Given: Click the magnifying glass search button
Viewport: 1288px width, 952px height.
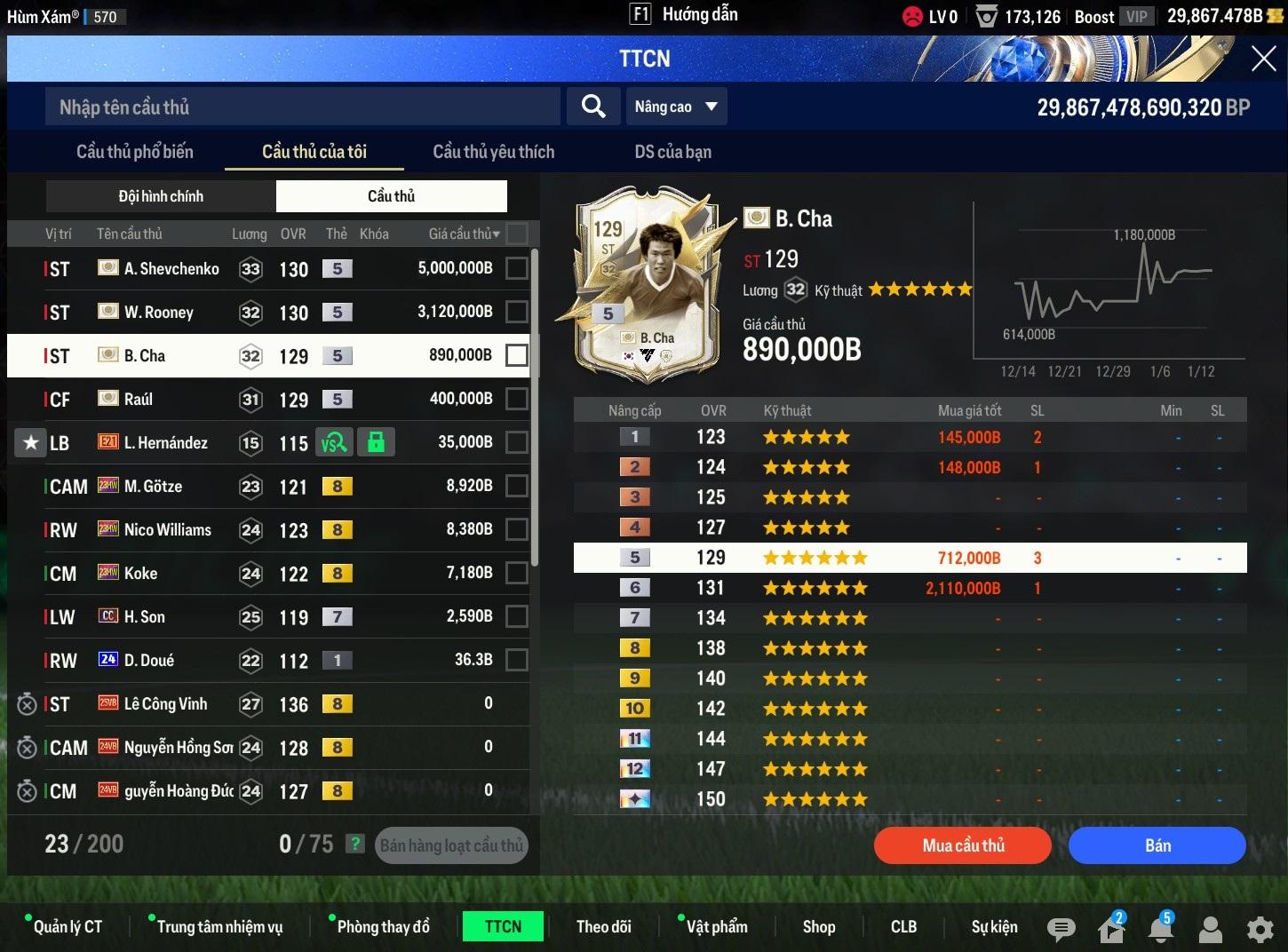Looking at the screenshot, I should click(x=593, y=107).
